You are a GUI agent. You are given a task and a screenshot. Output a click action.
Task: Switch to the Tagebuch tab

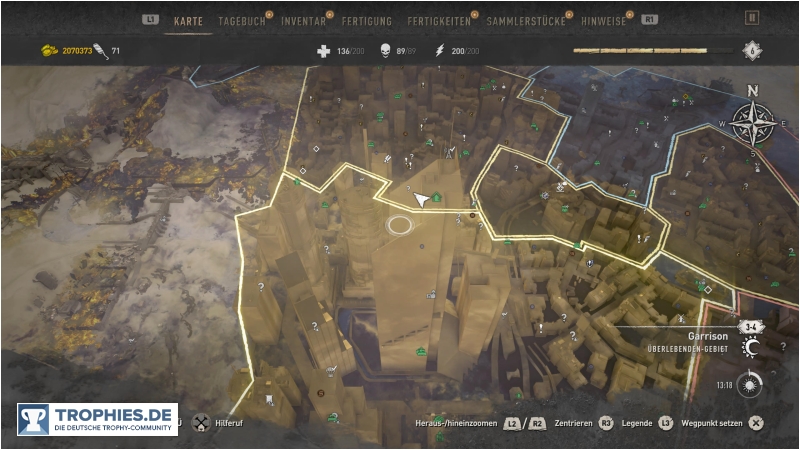[241, 19]
